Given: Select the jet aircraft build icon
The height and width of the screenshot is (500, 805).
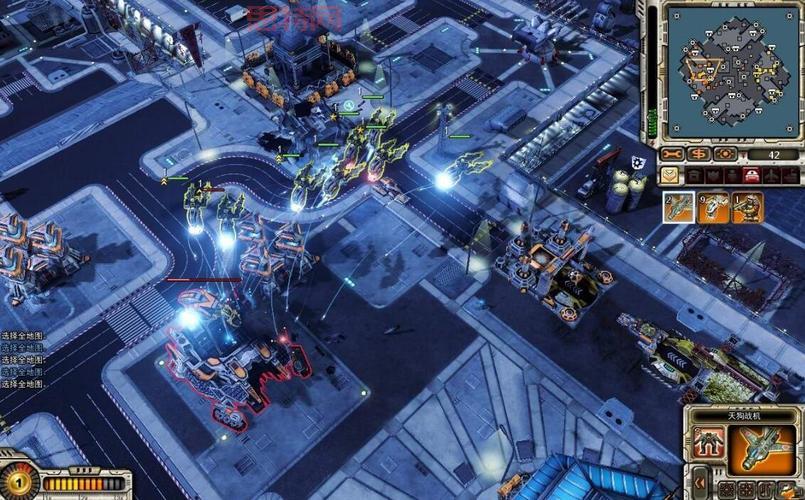Looking at the screenshot, I should pos(679,207).
